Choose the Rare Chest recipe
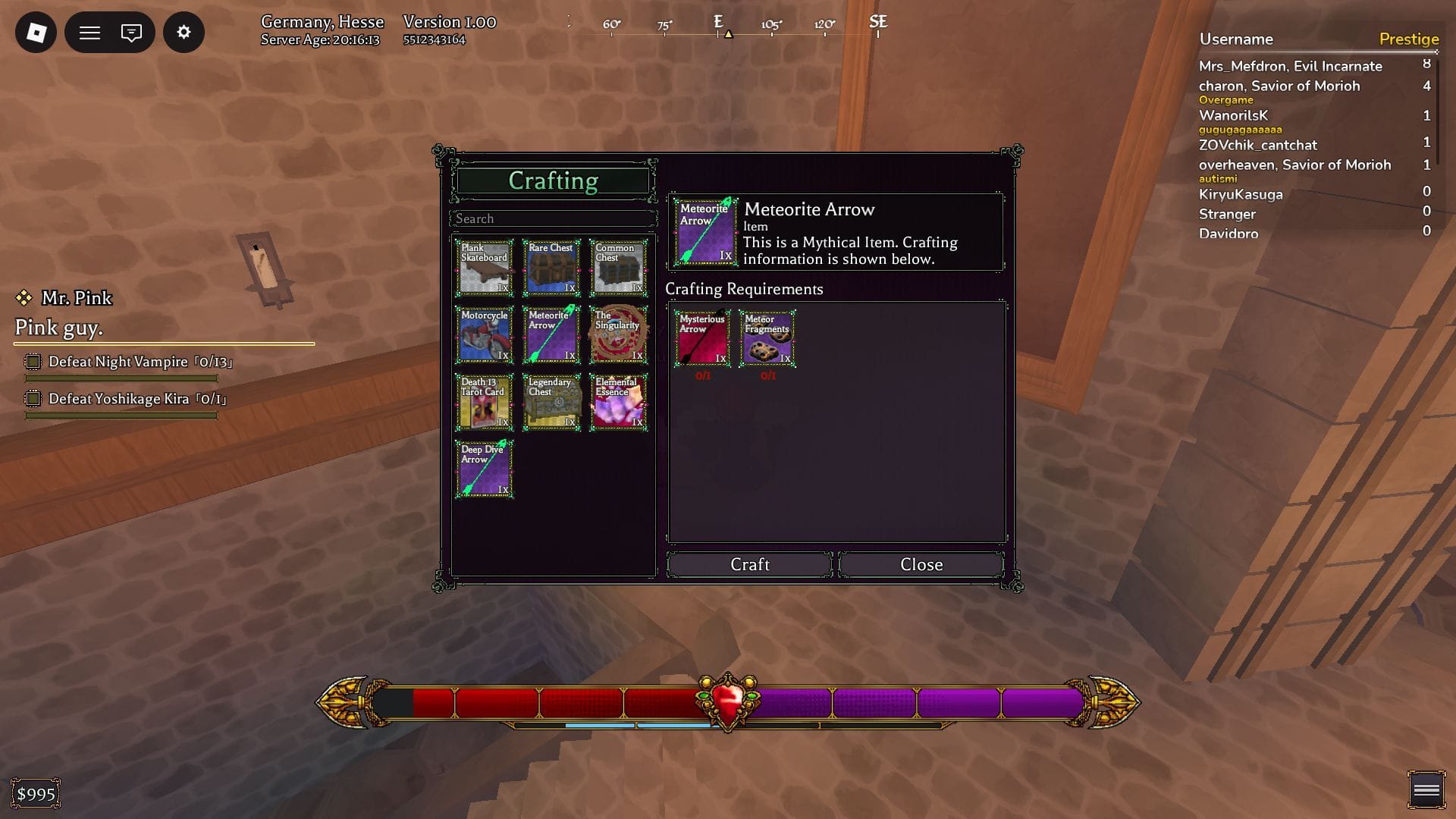The image size is (1456, 819). tap(551, 268)
